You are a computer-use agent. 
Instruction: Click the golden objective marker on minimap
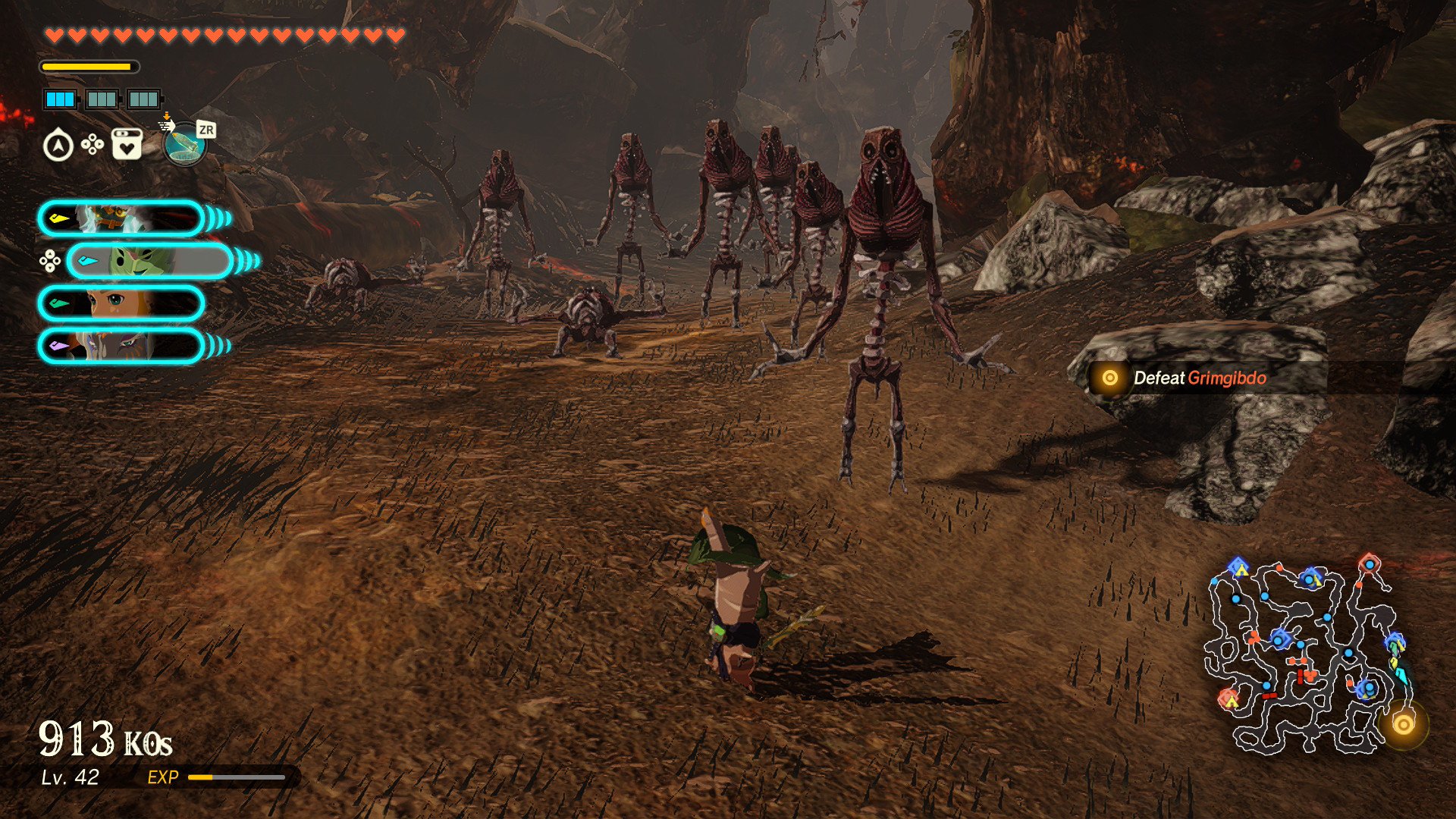point(1403,725)
